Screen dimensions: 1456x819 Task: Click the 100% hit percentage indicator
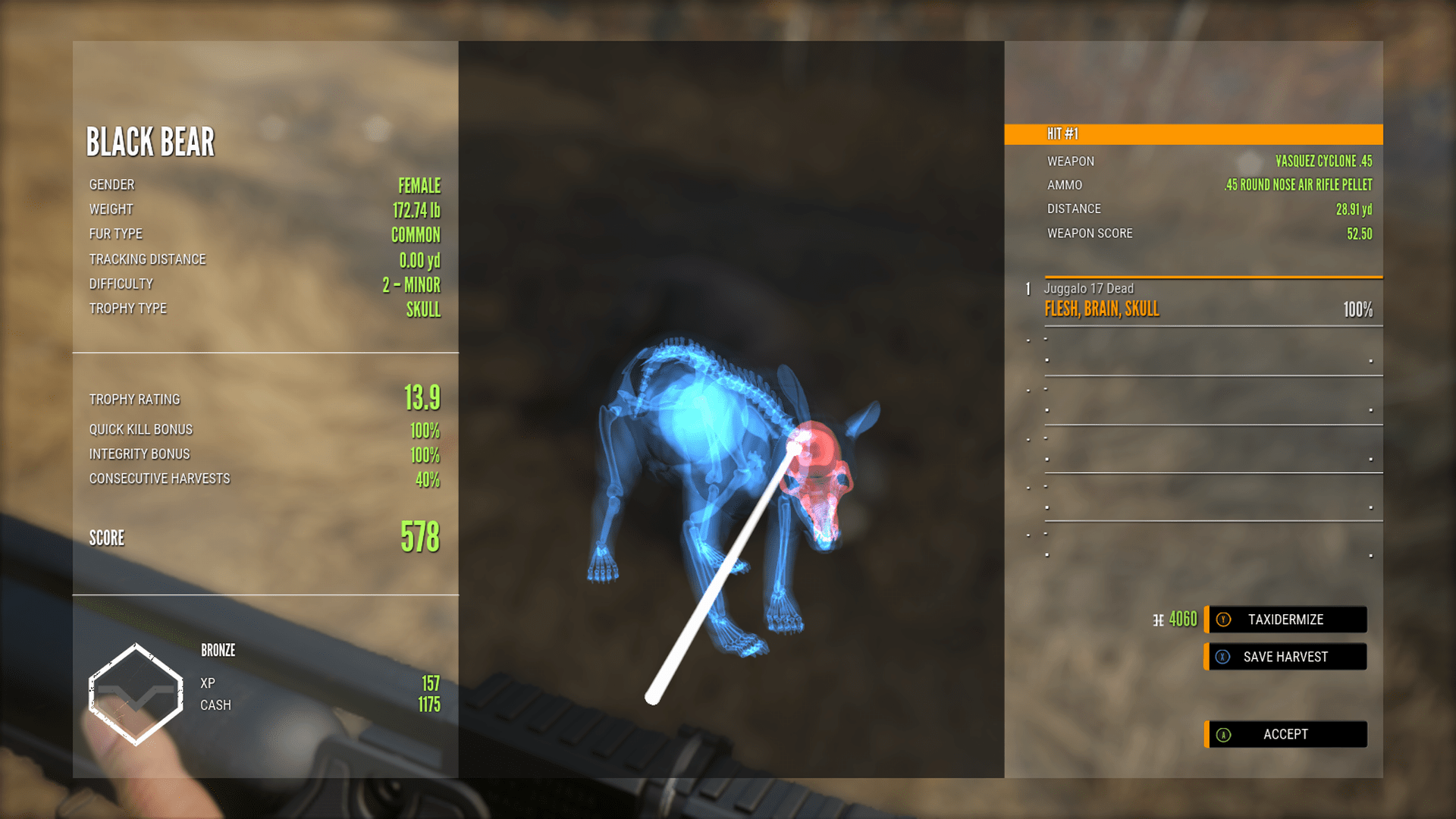pyautogui.click(x=1357, y=309)
